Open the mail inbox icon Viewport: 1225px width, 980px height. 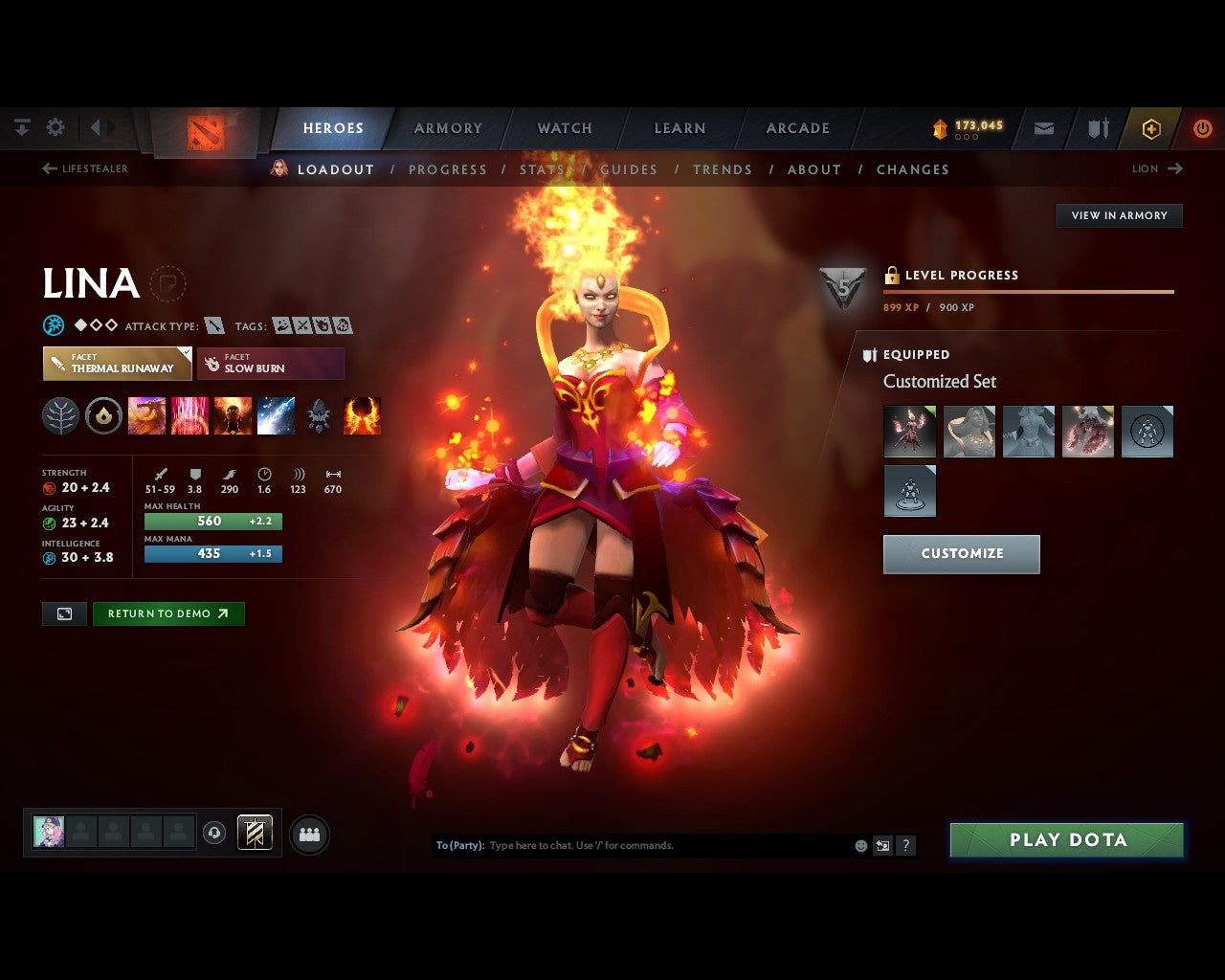point(1044,128)
